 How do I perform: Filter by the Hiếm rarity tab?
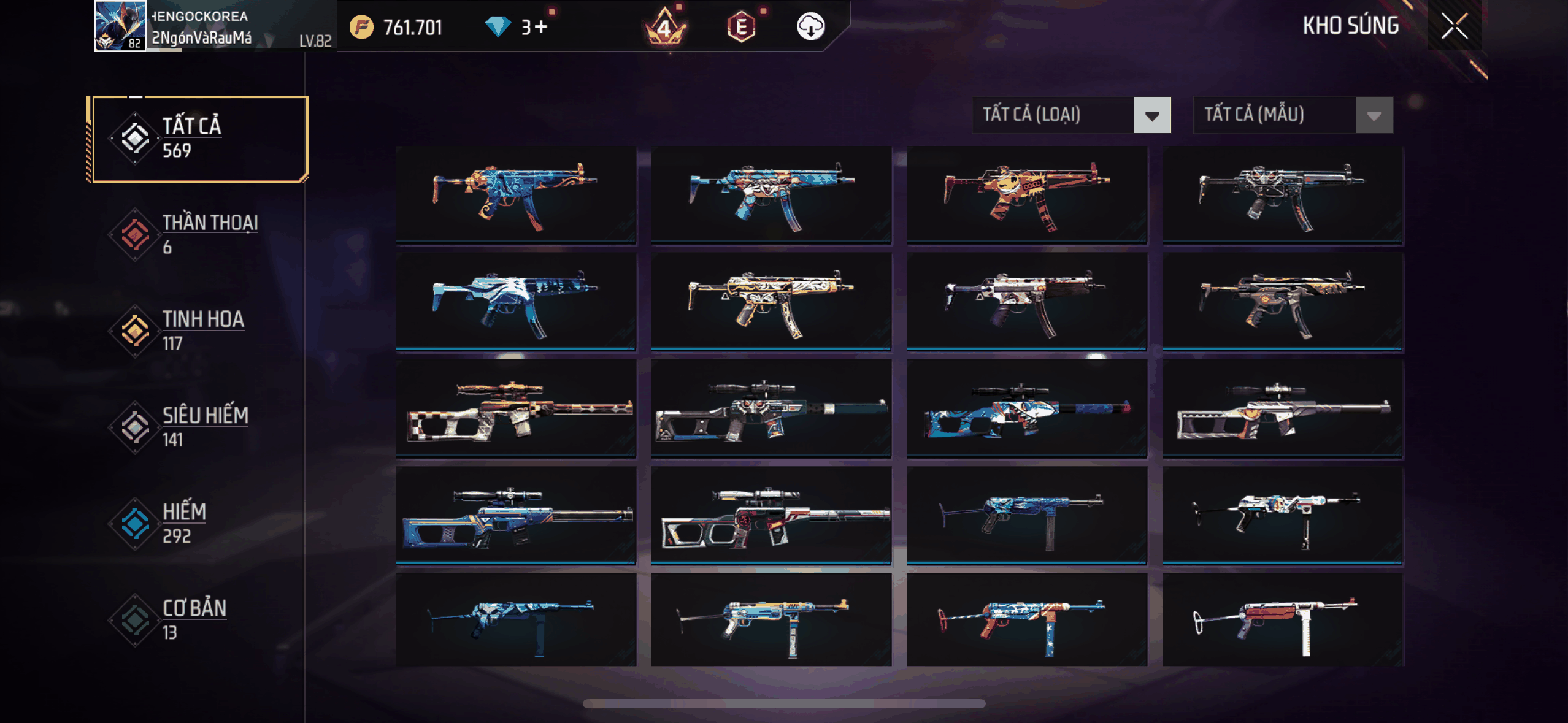coord(199,523)
